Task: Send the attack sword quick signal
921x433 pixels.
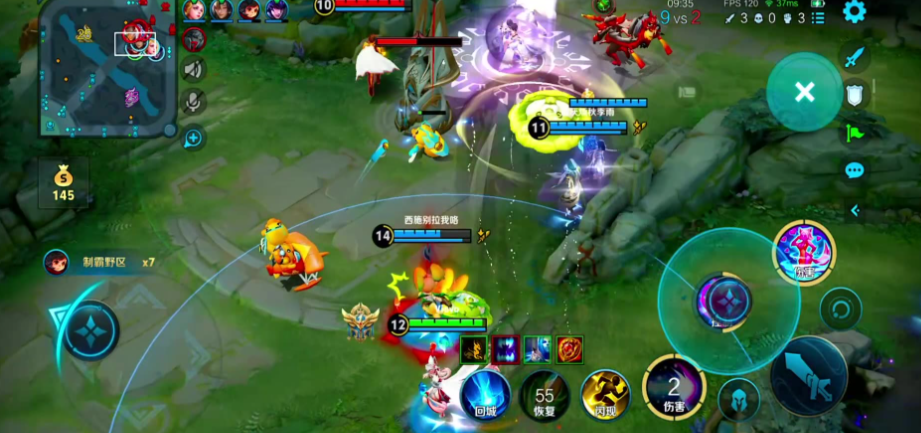Action: tap(853, 57)
